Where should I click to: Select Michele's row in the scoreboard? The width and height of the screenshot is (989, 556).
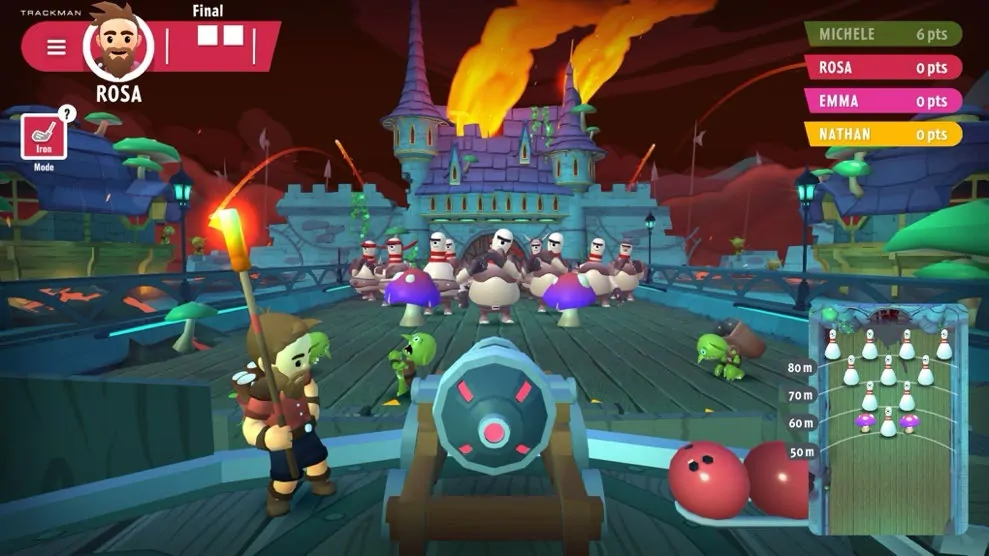883,34
